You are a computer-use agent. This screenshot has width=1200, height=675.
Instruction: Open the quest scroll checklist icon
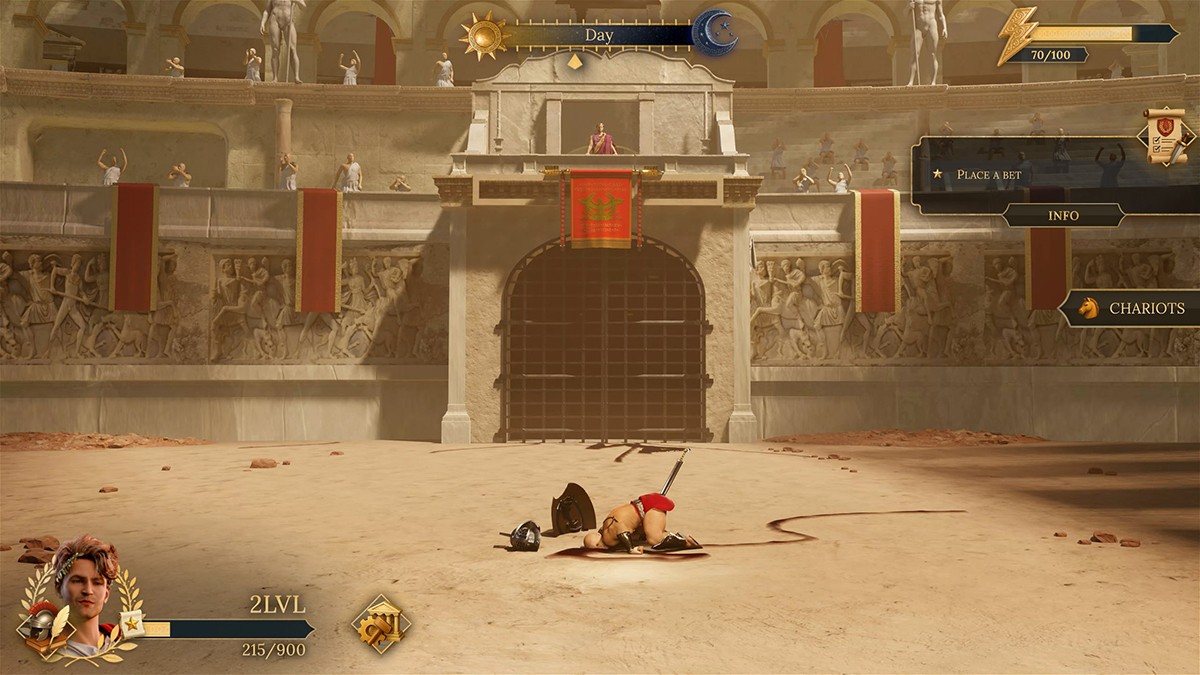pyautogui.click(x=1167, y=135)
